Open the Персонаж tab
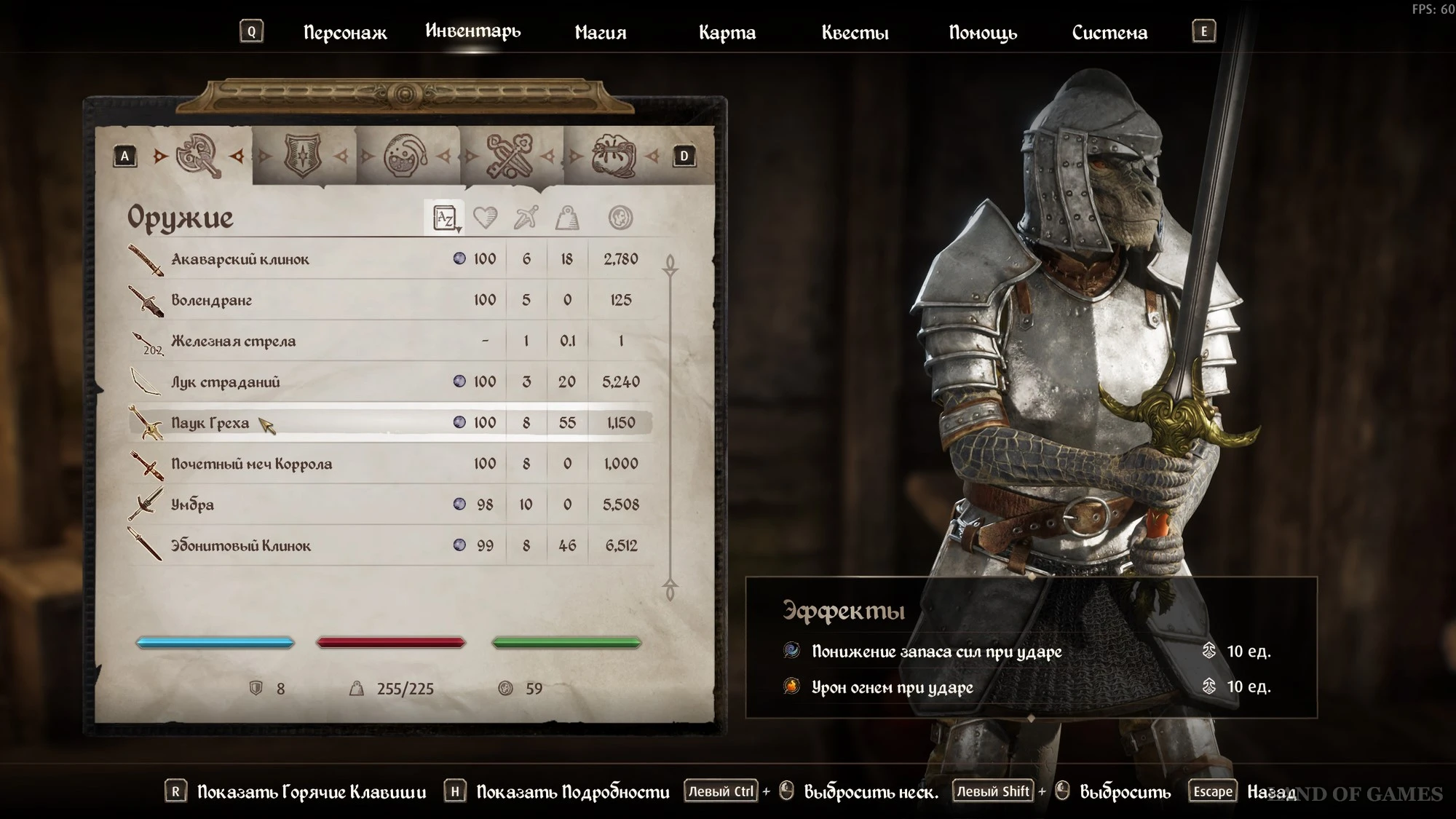1456x819 pixels. tap(345, 33)
